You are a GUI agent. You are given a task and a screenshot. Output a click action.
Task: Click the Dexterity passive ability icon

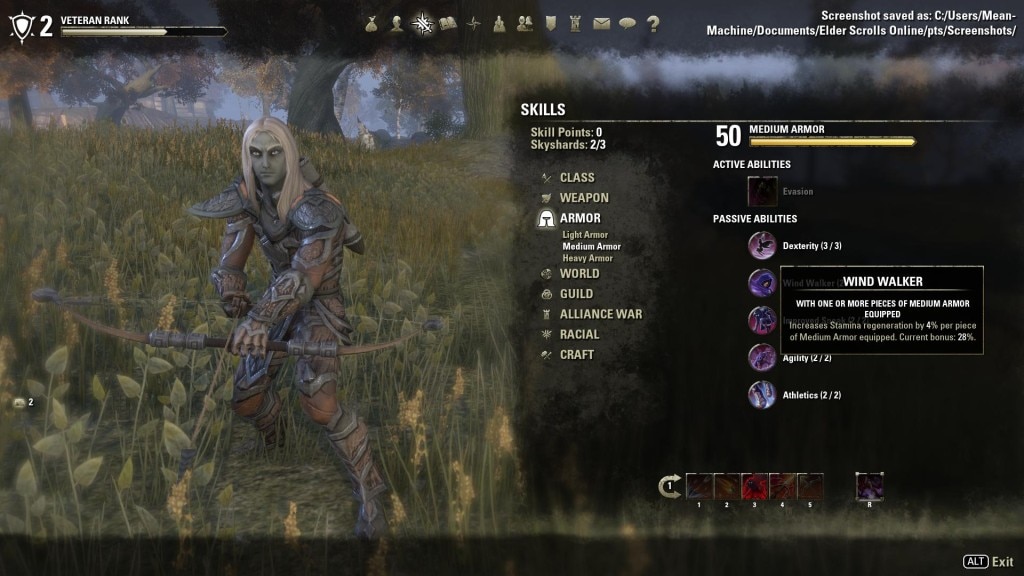coord(762,246)
